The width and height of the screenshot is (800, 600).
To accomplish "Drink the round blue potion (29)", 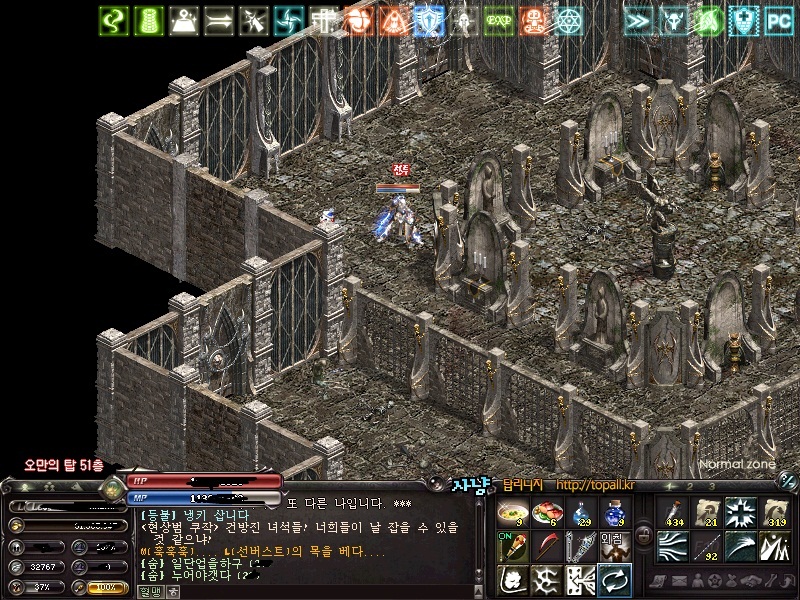I will (579, 514).
